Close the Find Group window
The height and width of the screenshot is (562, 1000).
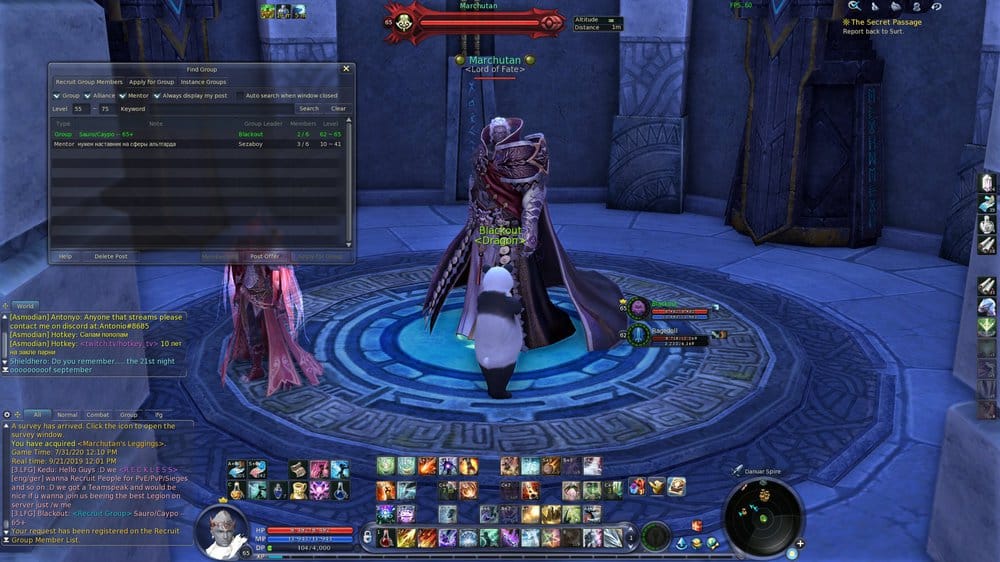[x=347, y=69]
